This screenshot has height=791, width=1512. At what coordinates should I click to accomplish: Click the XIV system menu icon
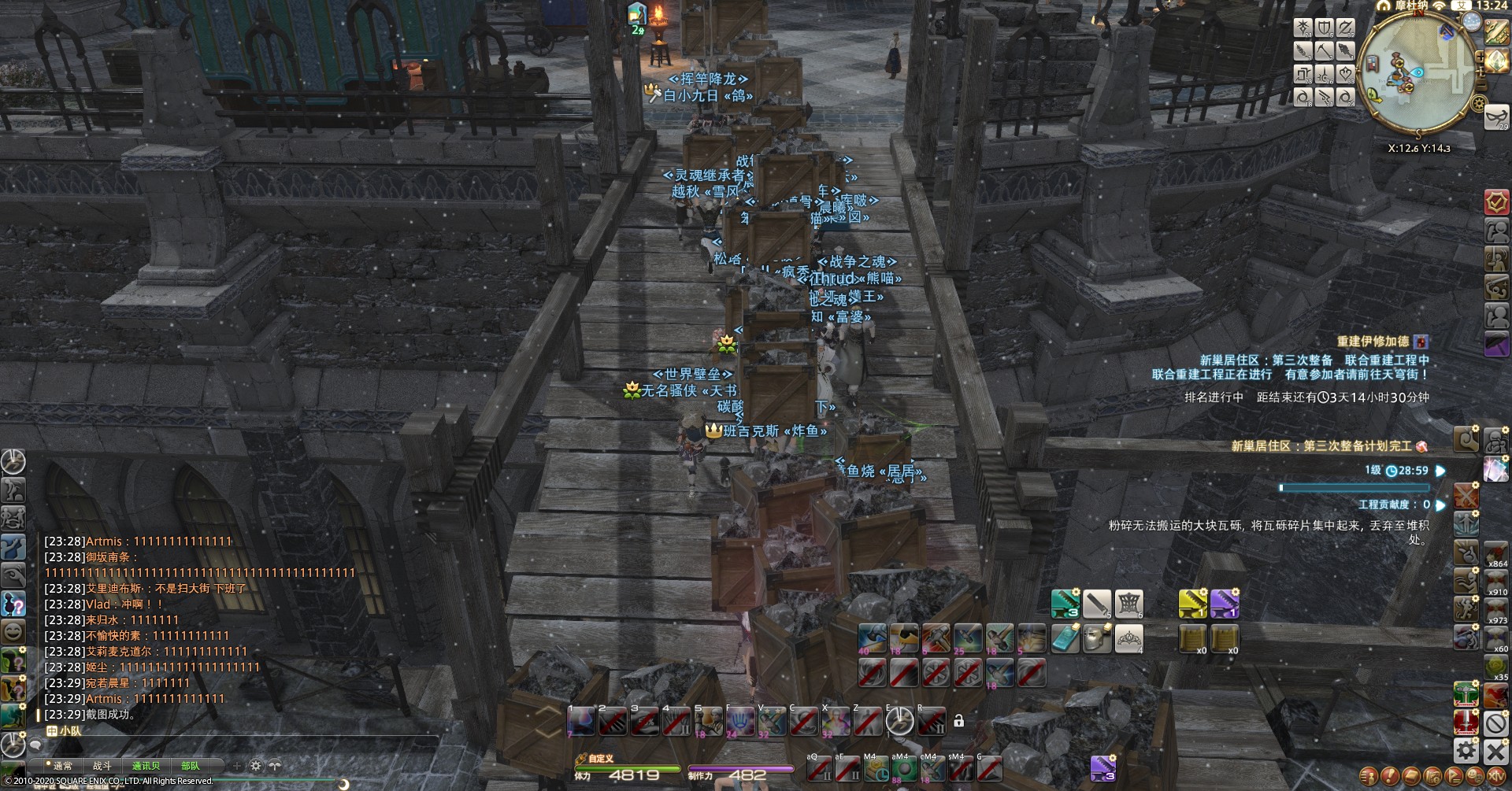click(x=1495, y=777)
